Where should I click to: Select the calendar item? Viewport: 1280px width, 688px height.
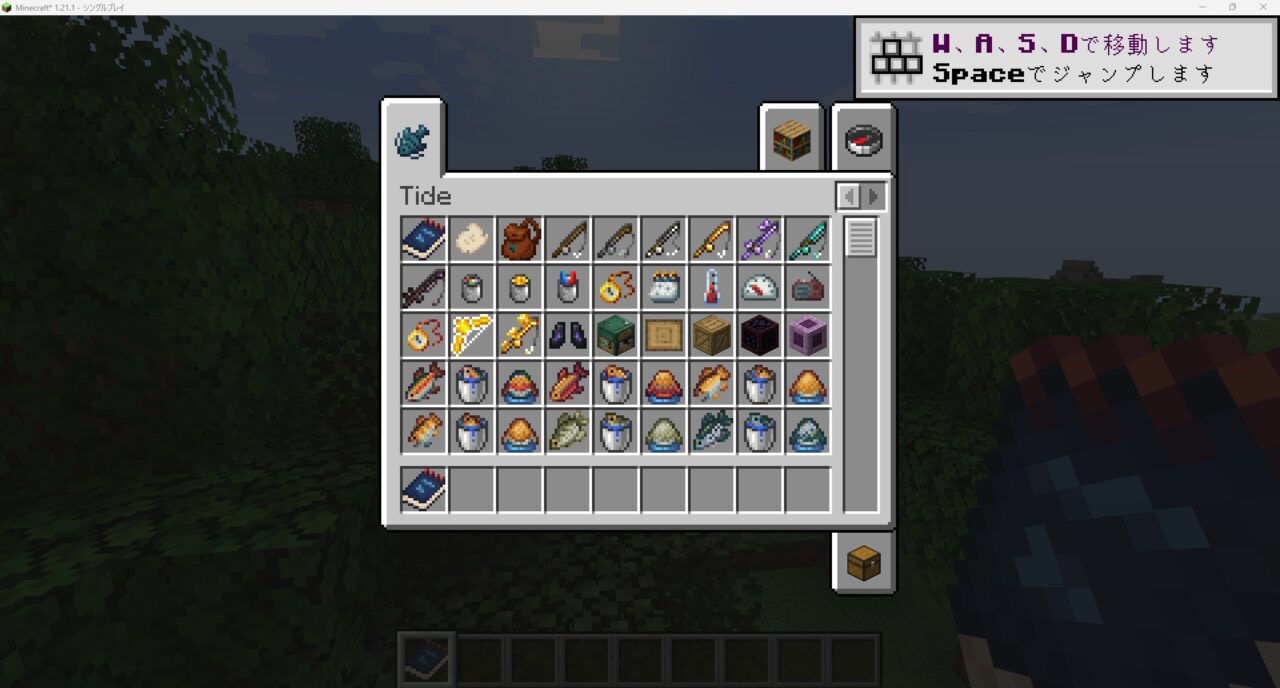[x=664, y=288]
